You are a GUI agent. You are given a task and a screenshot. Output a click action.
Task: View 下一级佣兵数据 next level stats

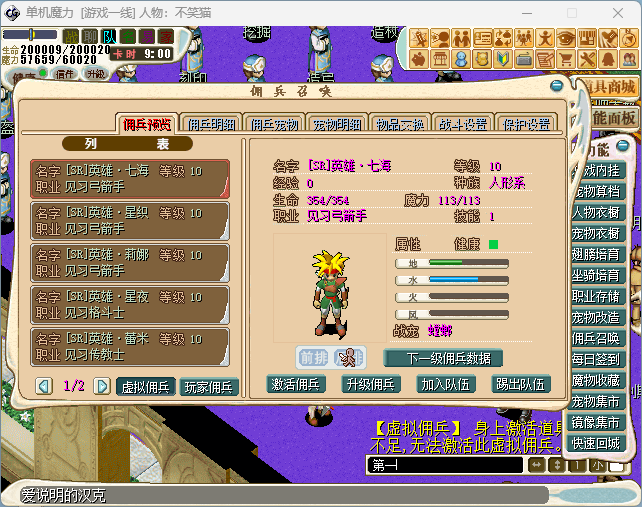click(442, 358)
